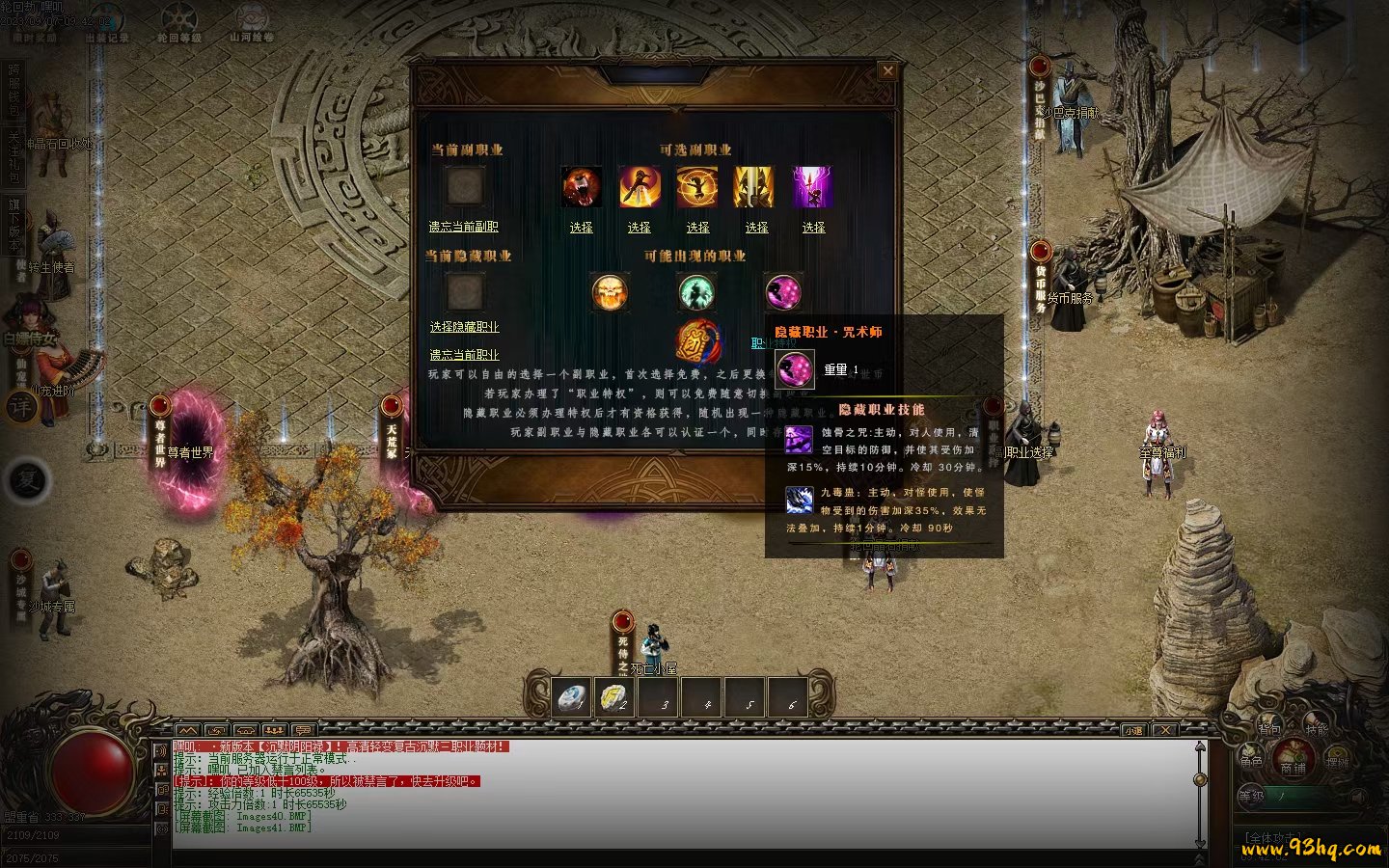Use the yellow rune stone in slot 2

point(614,696)
